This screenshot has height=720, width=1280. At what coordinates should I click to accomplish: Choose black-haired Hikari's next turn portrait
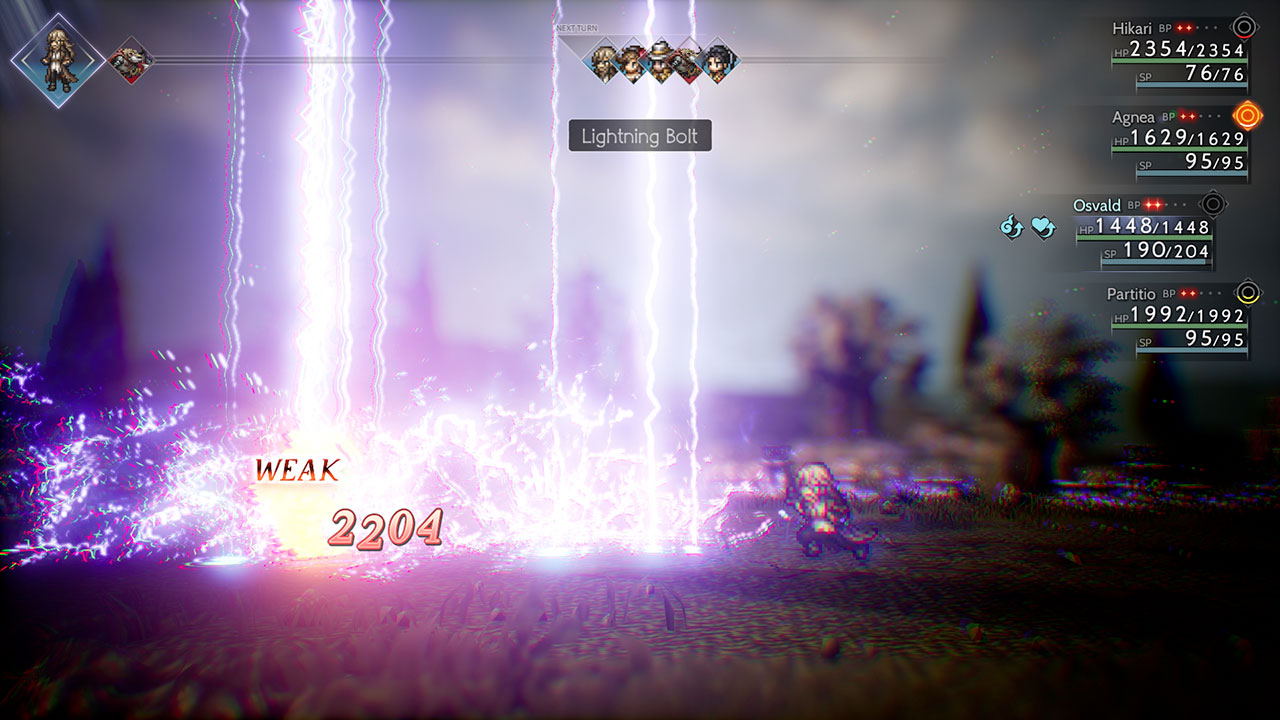(x=718, y=60)
